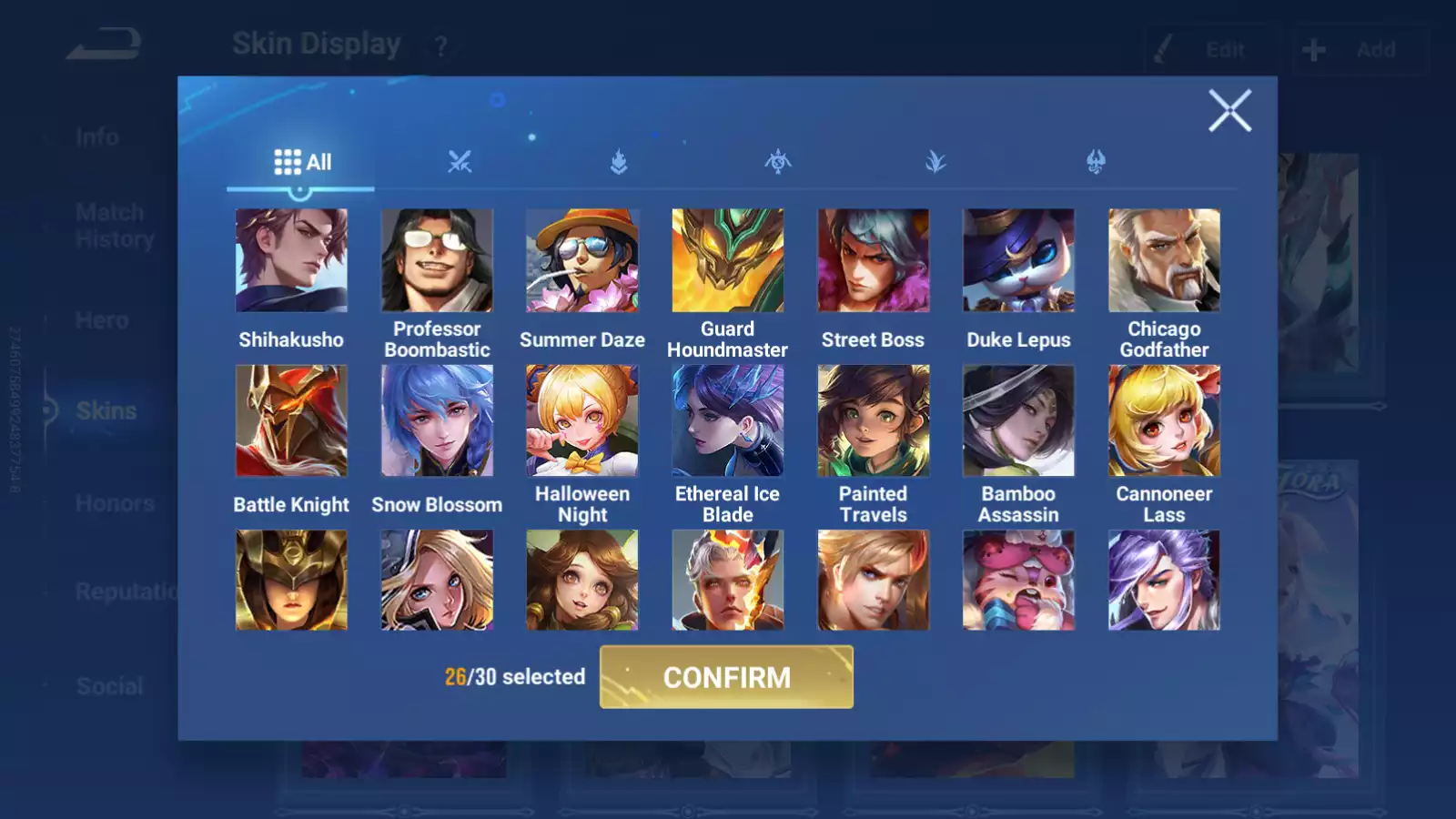
Task: Select the Battle Knight skin
Action: [x=291, y=420]
